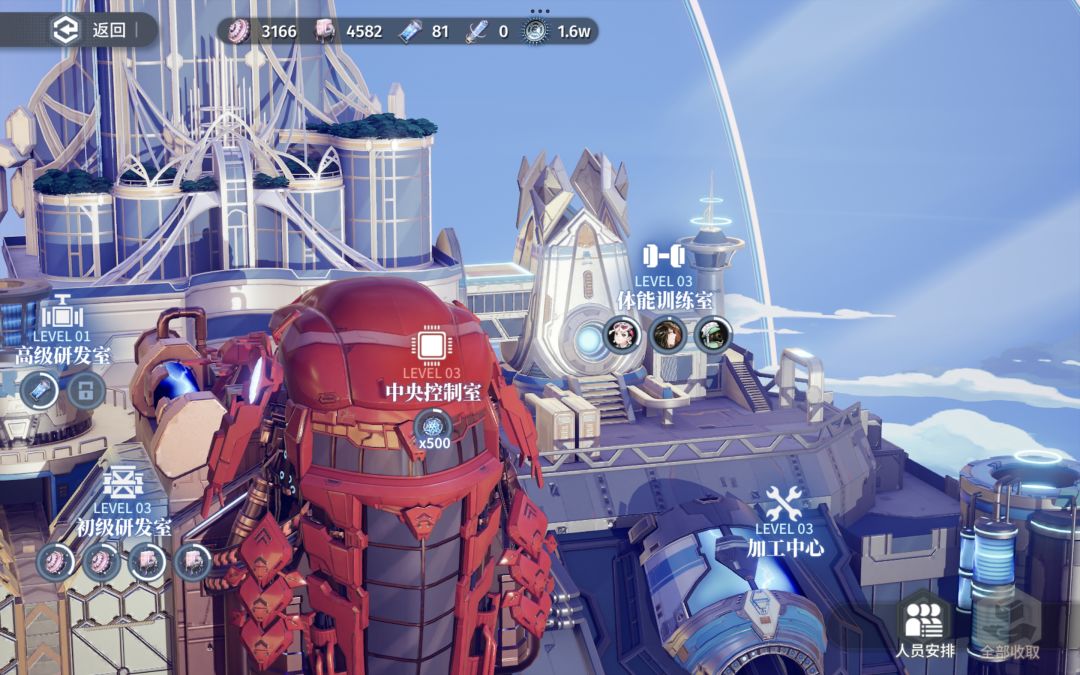This screenshot has height=675, width=1080.
Task: Collect the x500 coin from the control room
Action: [x=433, y=427]
